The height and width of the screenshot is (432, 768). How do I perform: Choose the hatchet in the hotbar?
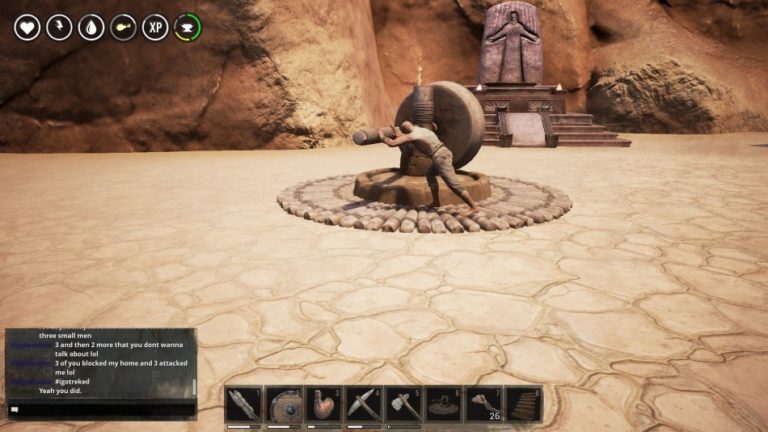pos(404,404)
